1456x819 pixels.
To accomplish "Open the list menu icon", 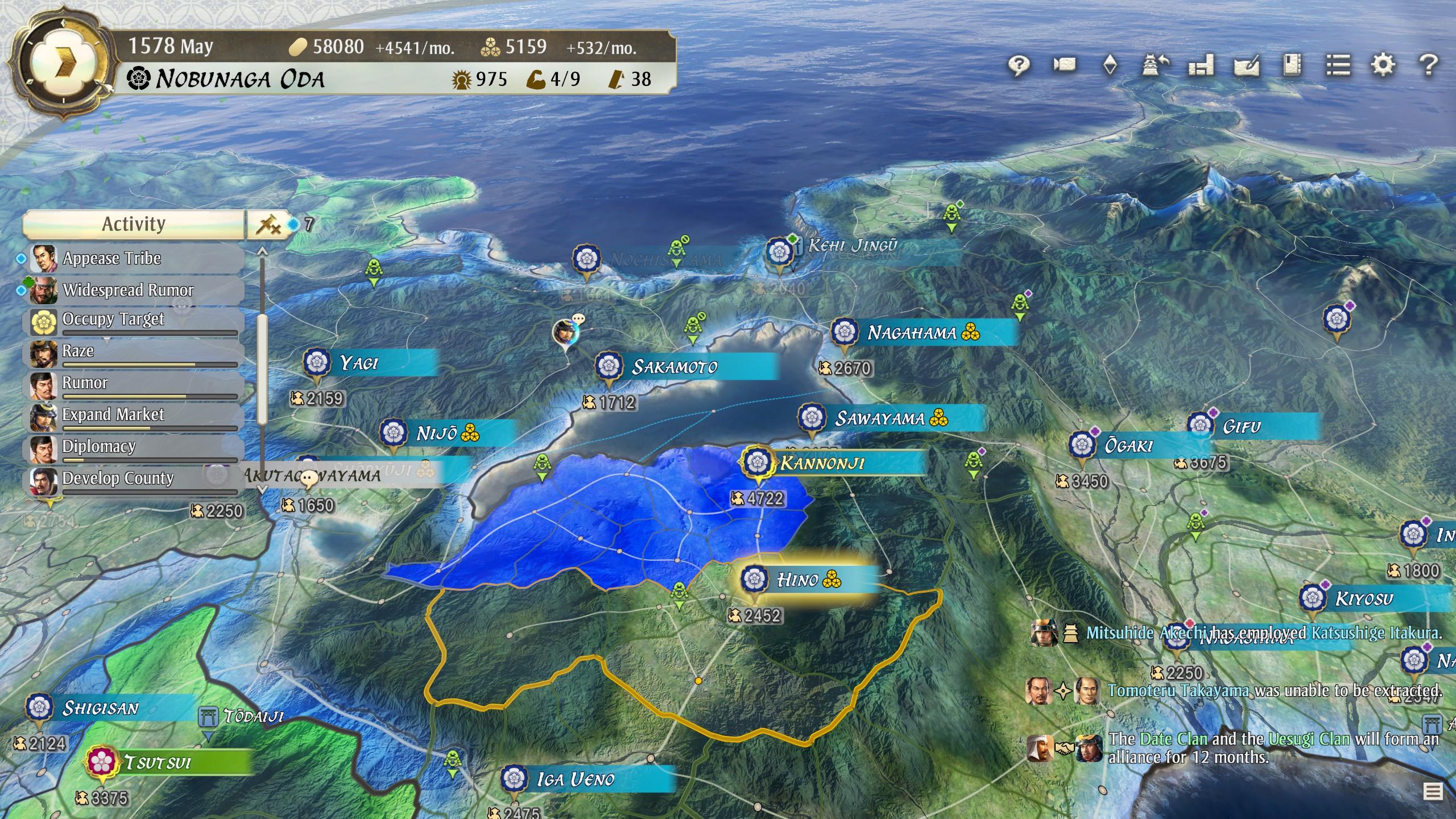I will pos(1338,65).
